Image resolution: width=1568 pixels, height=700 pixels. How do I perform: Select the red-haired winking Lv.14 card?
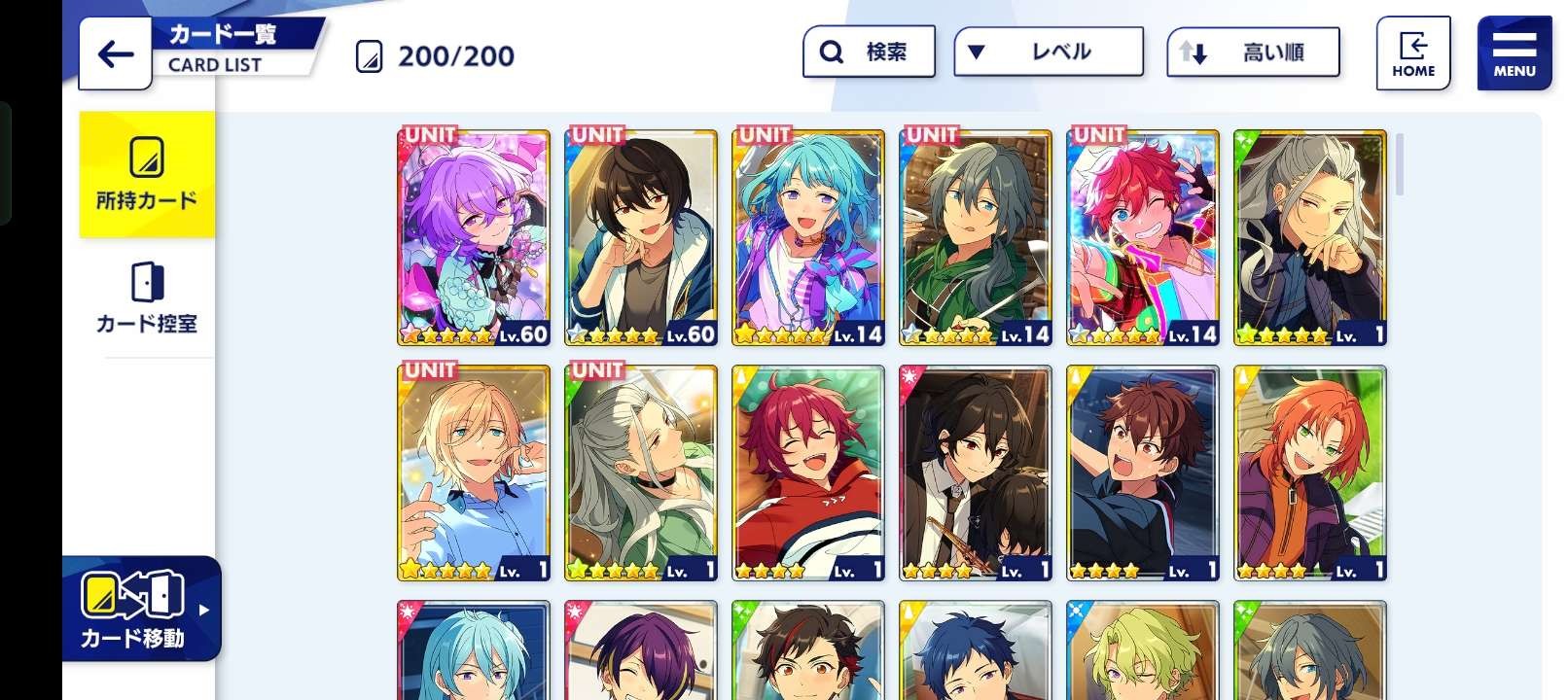1143,237
